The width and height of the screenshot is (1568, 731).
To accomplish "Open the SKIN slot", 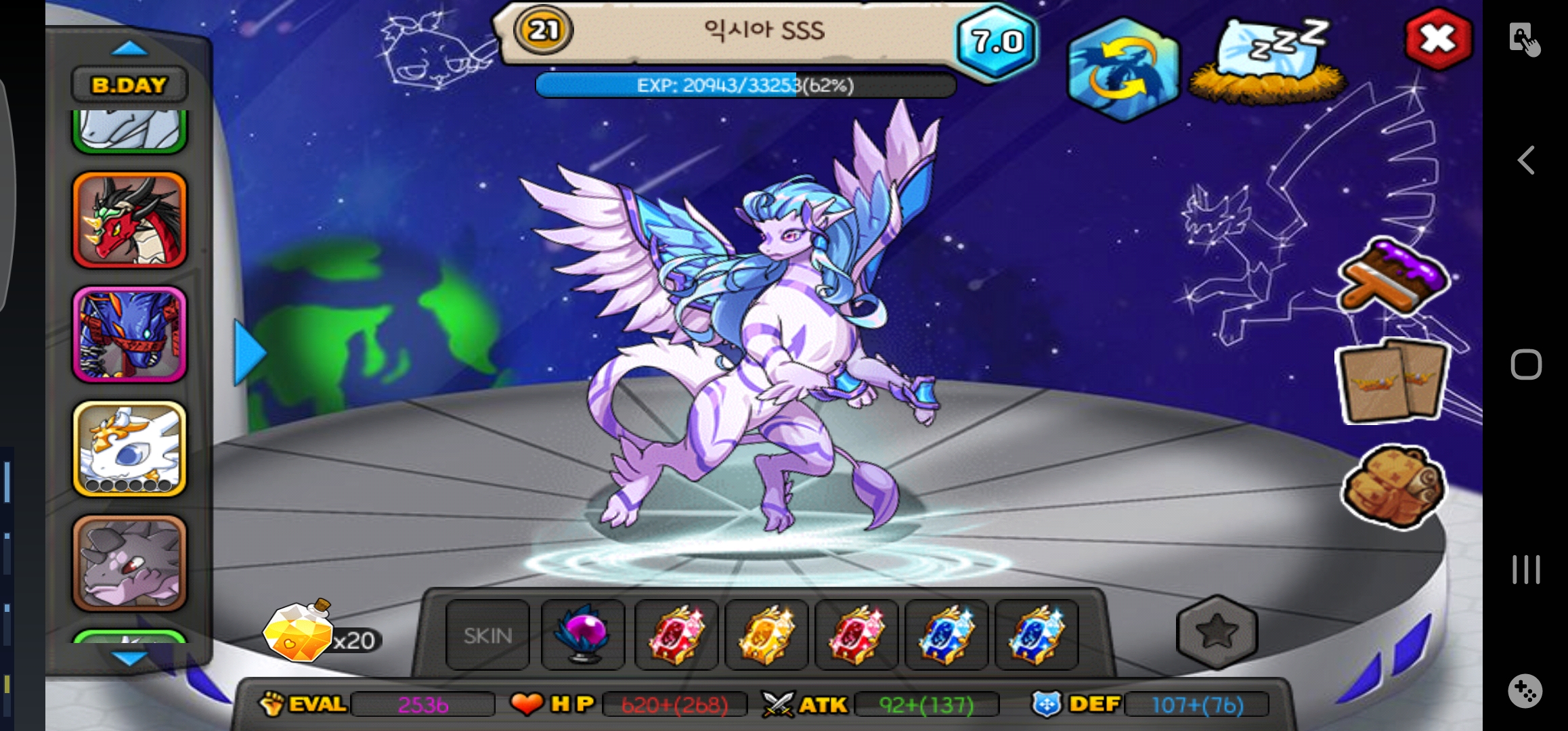I will [487, 636].
